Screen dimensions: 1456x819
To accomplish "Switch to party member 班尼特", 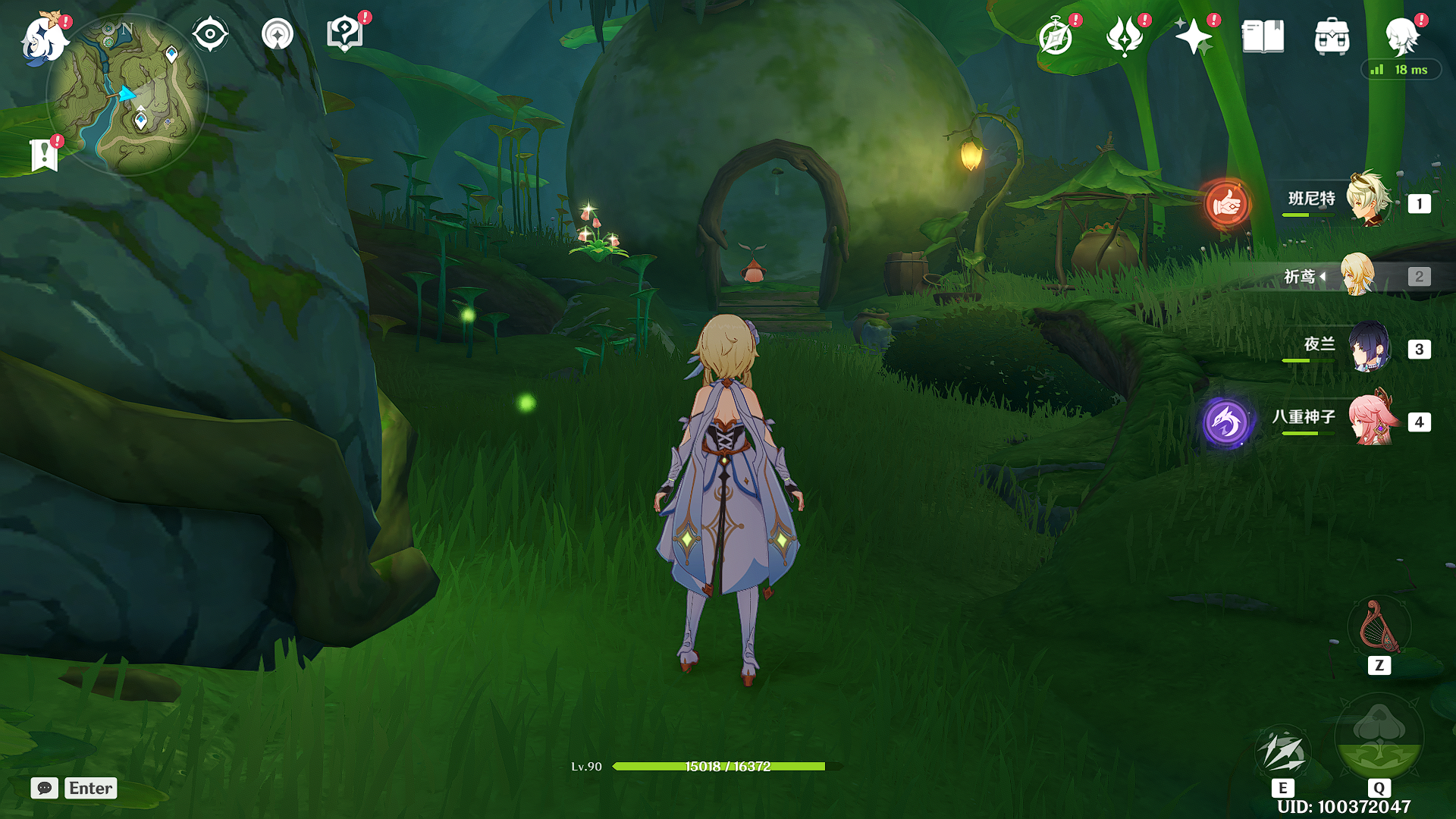I will [1368, 201].
